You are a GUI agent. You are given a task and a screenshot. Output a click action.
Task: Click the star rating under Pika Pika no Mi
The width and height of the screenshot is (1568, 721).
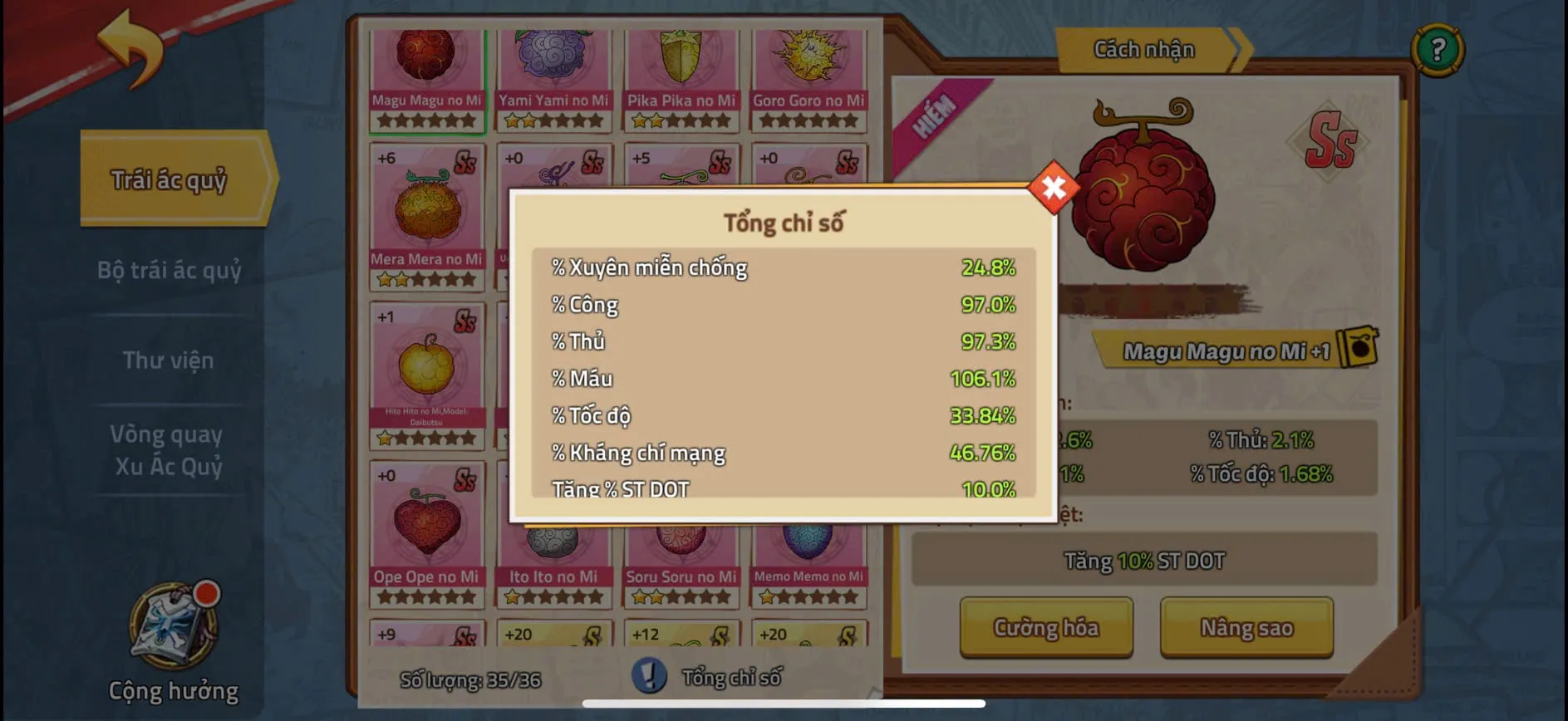coord(681,120)
